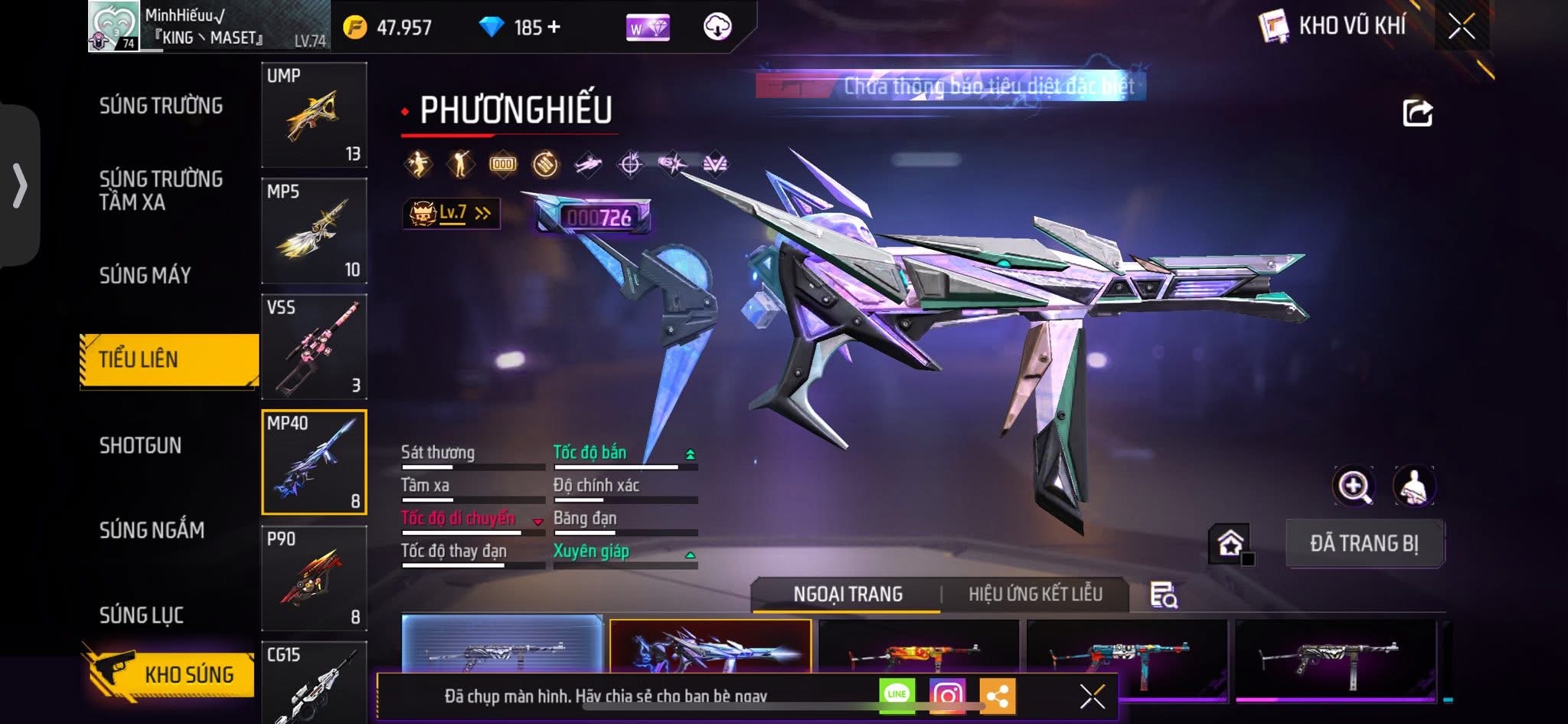1568x724 pixels.
Task: Select the SÚNG LỤC category
Action: [141, 615]
